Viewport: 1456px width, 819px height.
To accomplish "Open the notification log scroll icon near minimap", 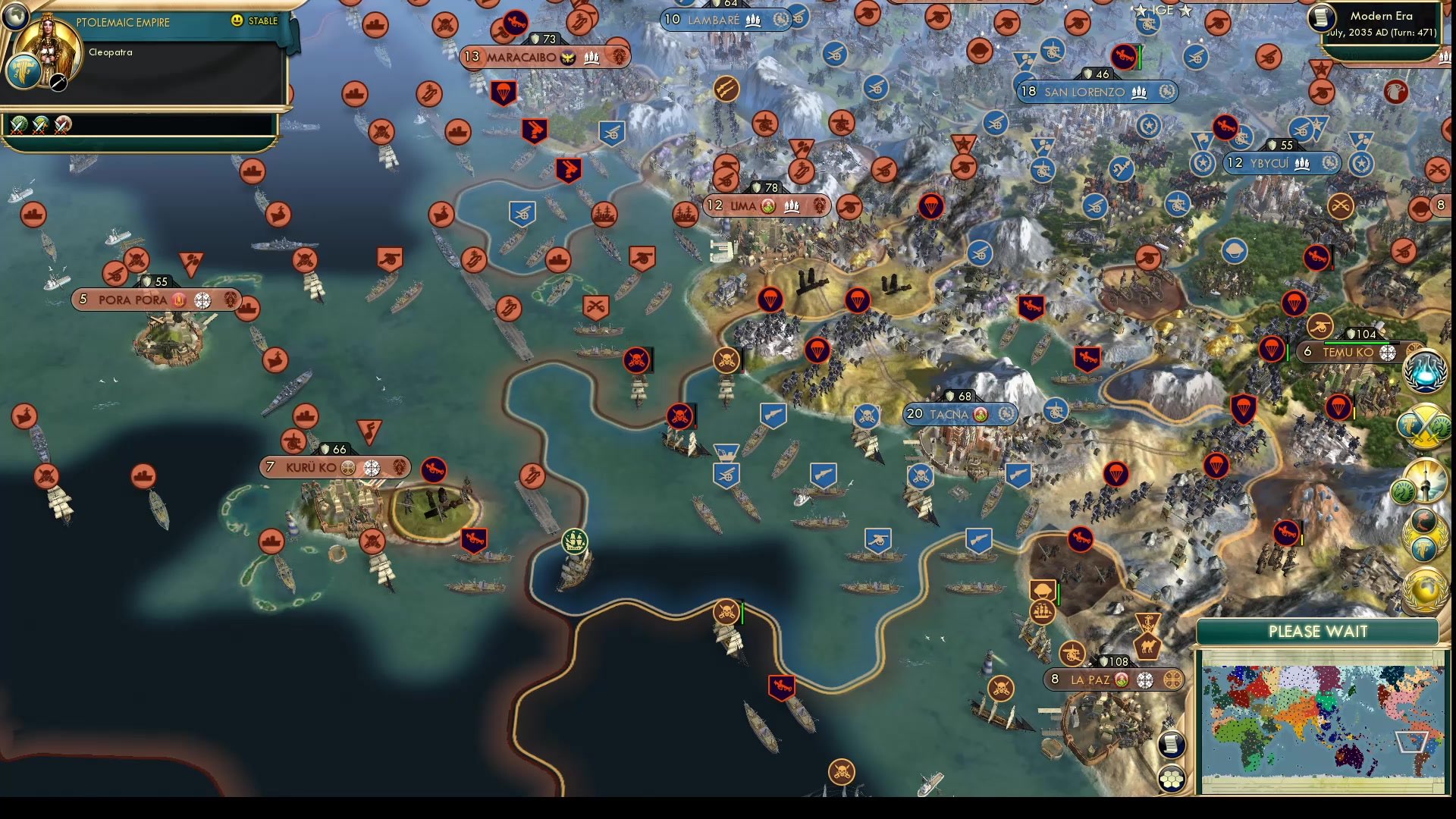I will 1172,744.
